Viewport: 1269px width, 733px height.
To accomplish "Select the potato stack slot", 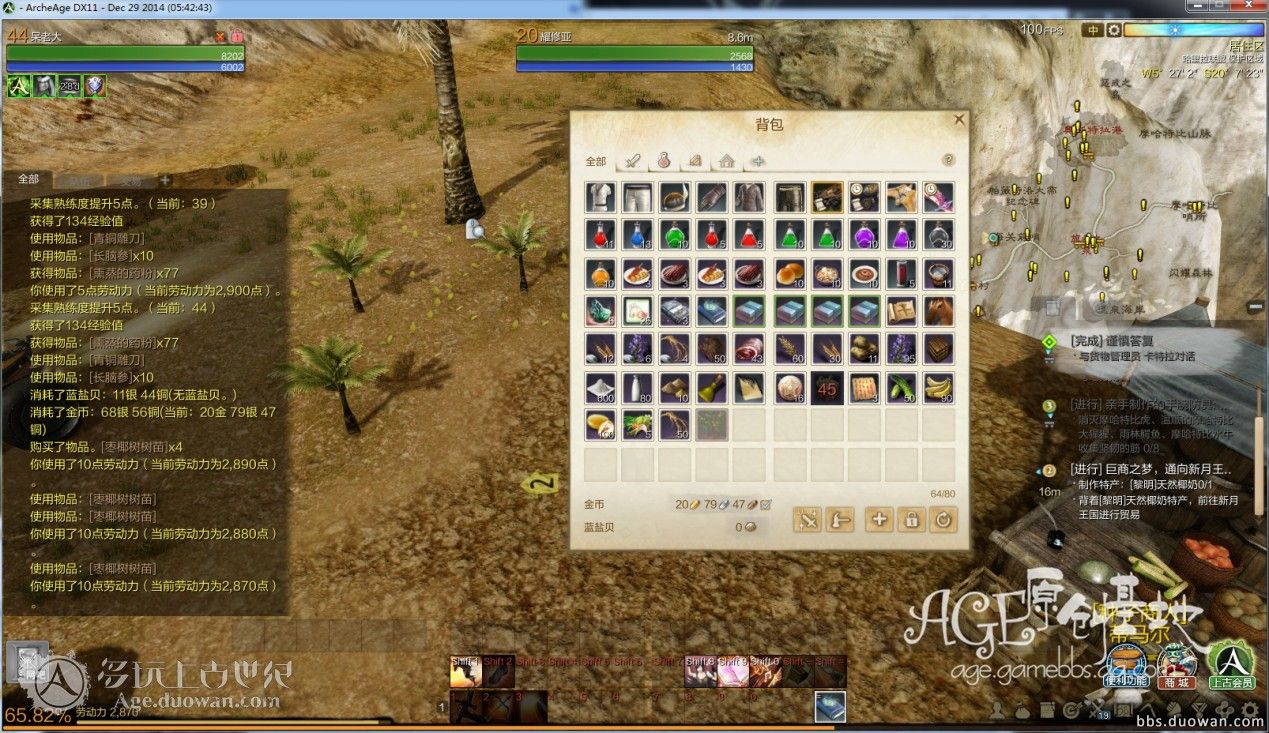I will click(864, 349).
